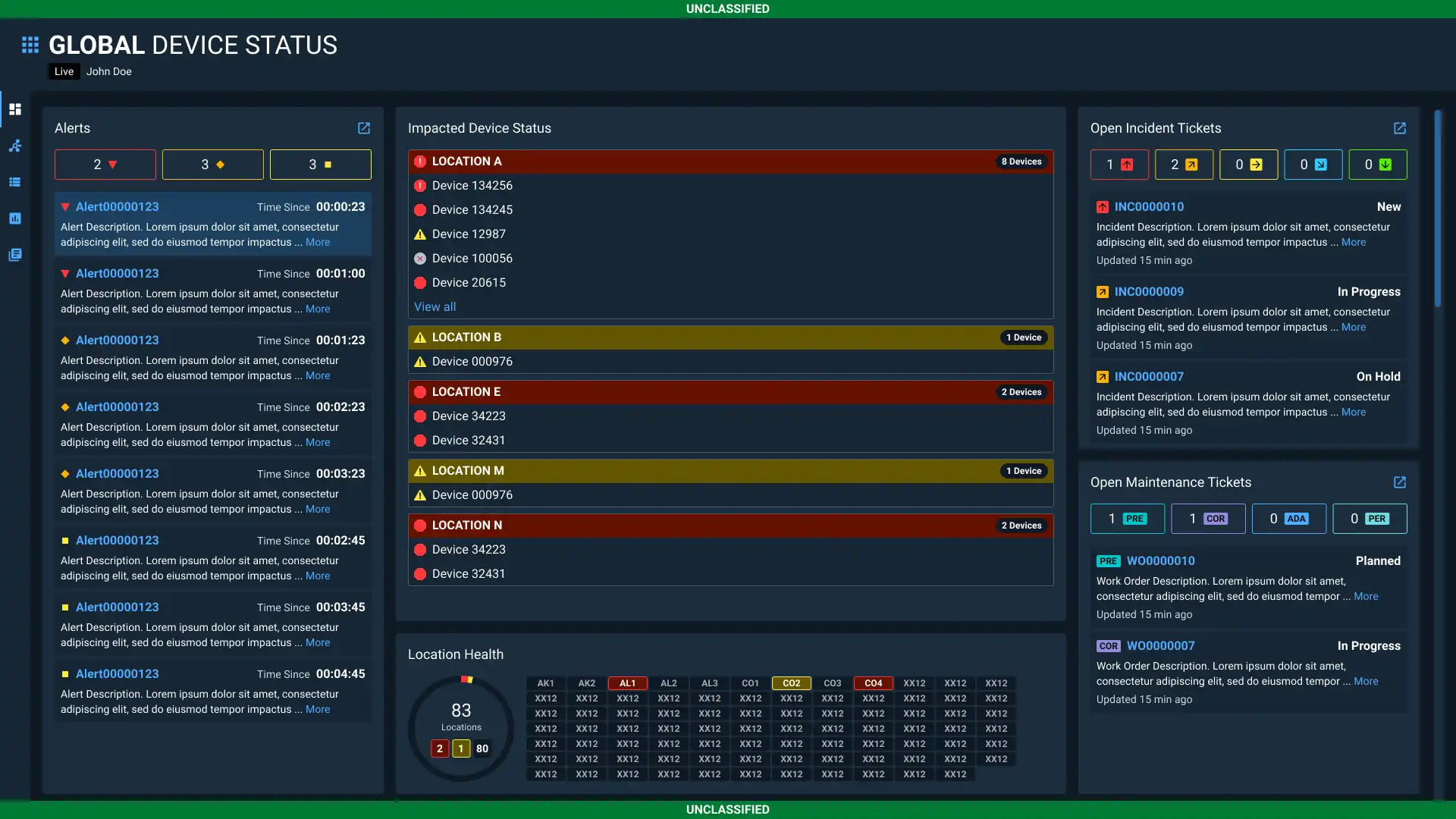Open More details for incident INC0000010
Viewport: 1456px width, 819px height.
(x=1354, y=242)
